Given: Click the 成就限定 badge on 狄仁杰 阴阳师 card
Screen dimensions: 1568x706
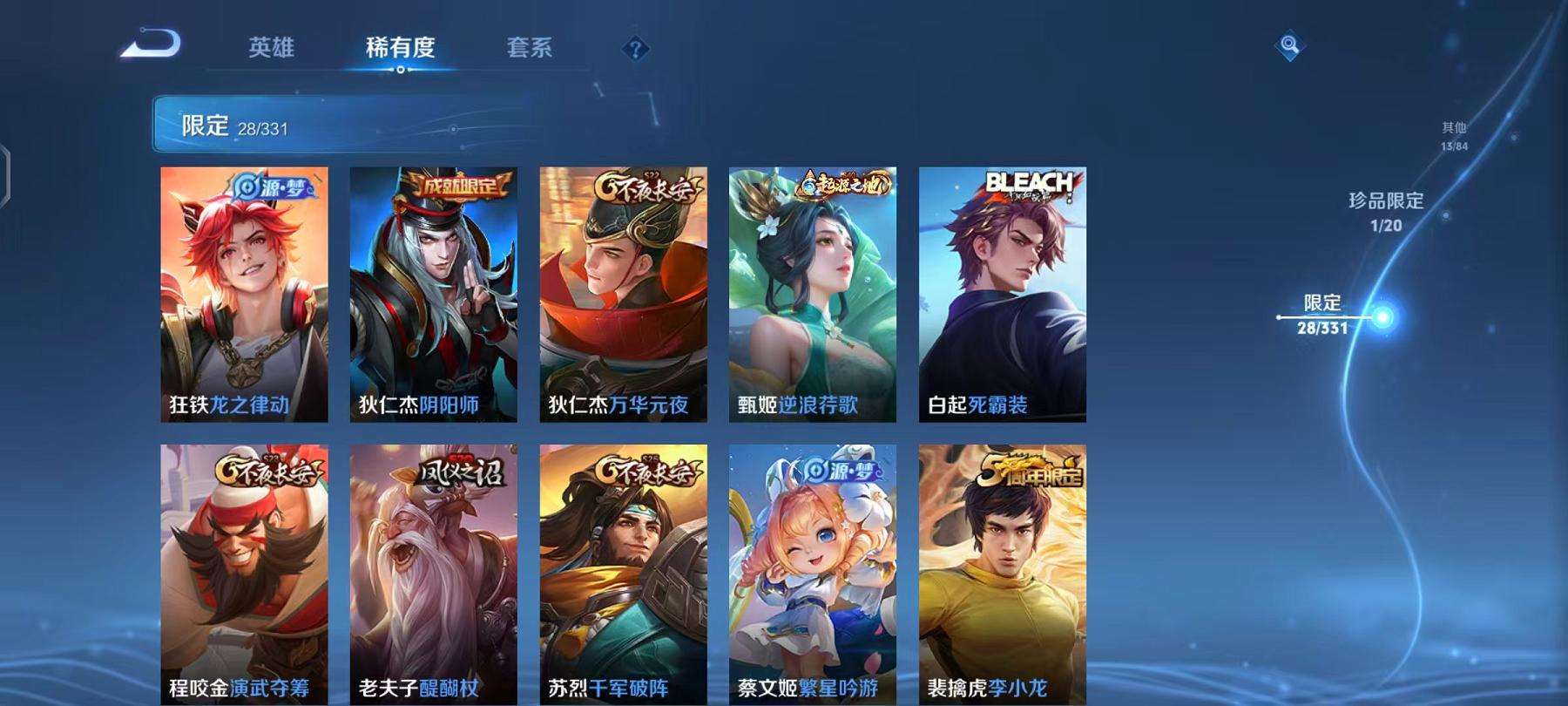Looking at the screenshot, I should tap(456, 186).
